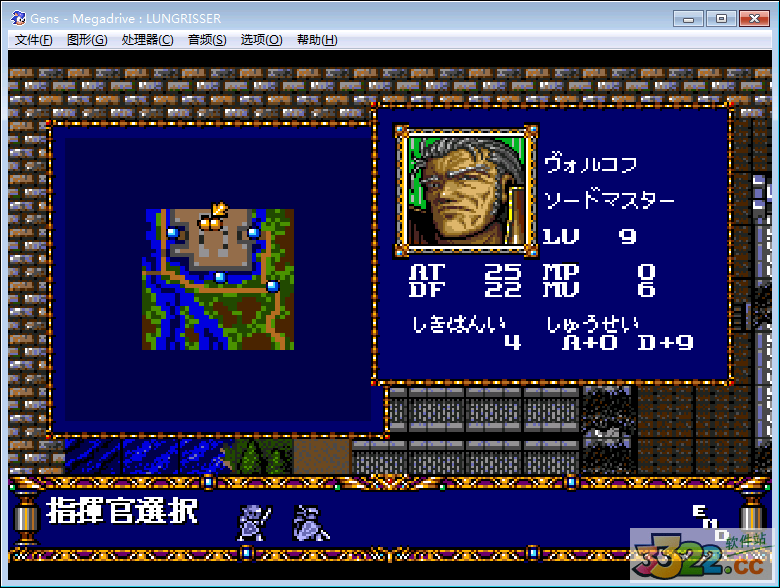The image size is (780, 588).
Task: Select the sword-wielding commander sprite
Action: tap(252, 523)
